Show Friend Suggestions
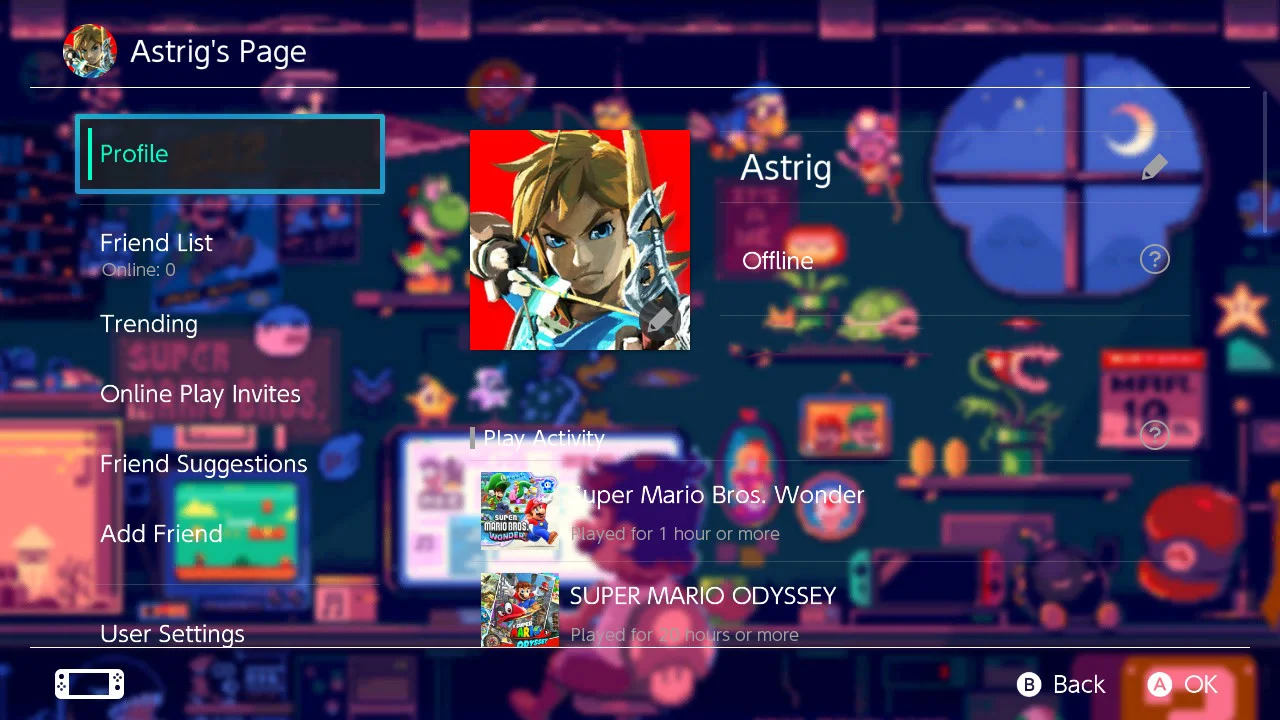Viewport: 1280px width, 720px height. point(204,464)
